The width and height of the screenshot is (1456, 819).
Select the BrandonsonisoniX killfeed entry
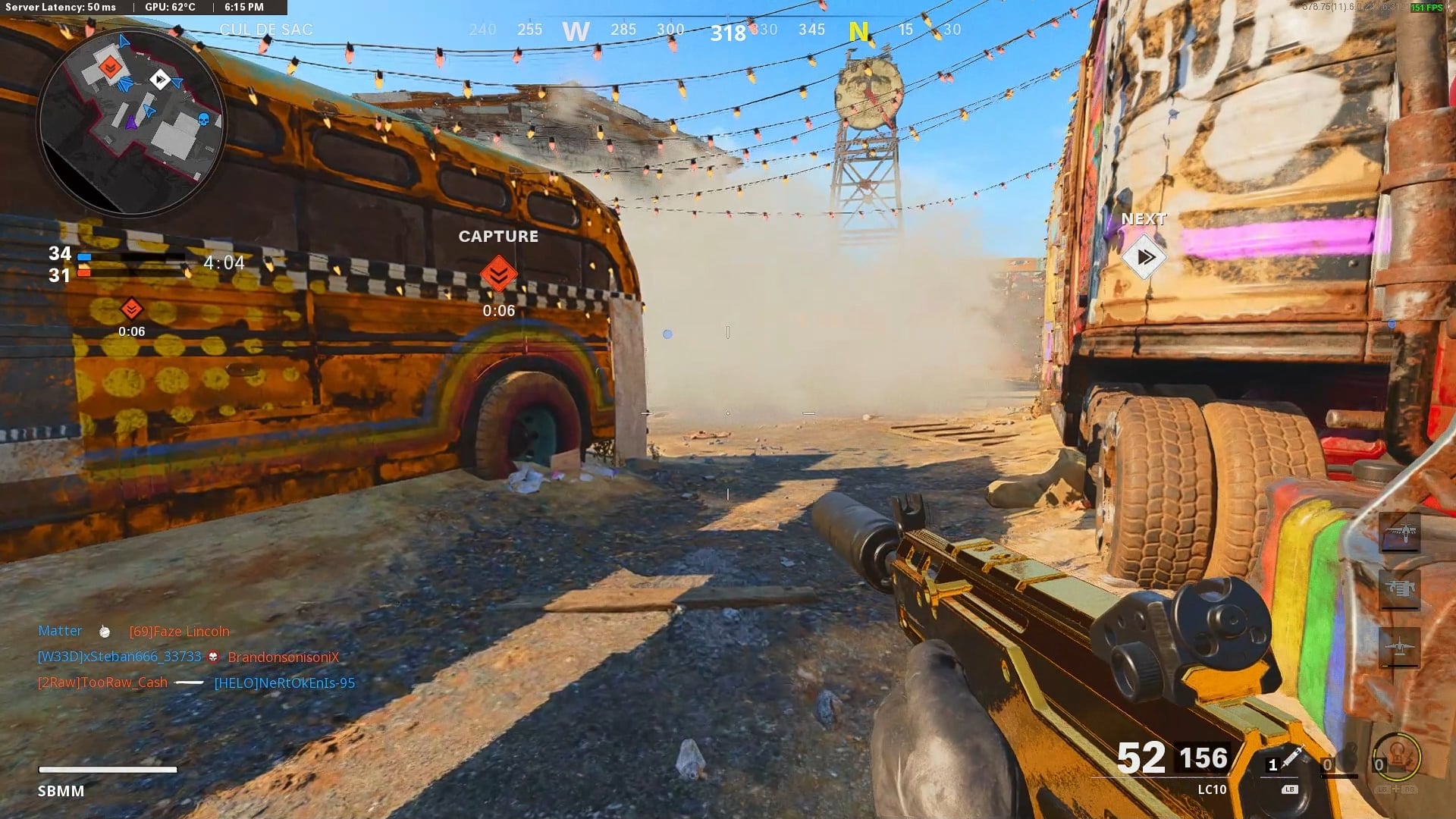283,657
